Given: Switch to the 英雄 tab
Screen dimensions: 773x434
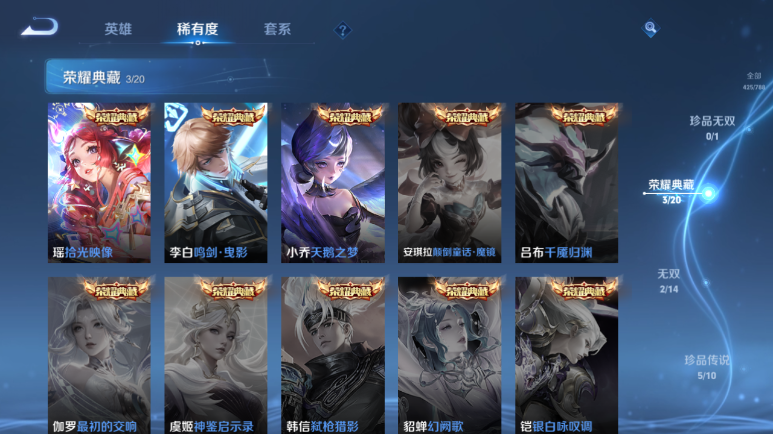Looking at the screenshot, I should [118, 29].
